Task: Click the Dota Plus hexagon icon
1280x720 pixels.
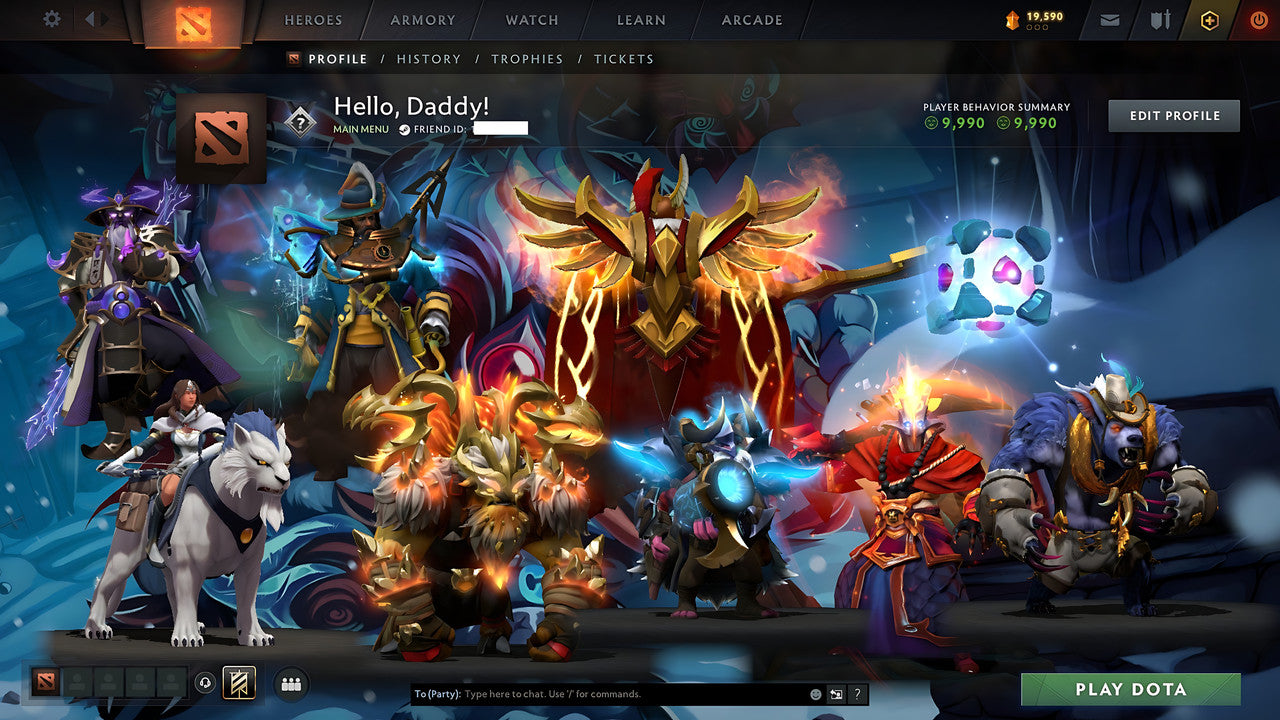Action: pos(1210,19)
